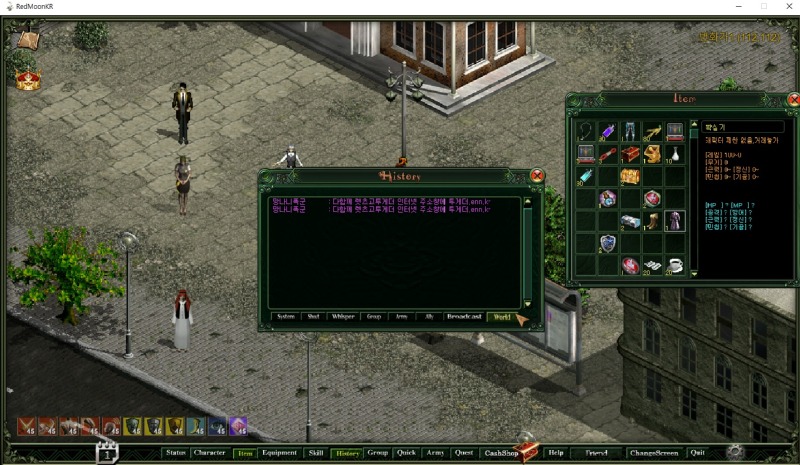Switch to the System history tab
Screen dimensions: 800x465
pos(286,317)
